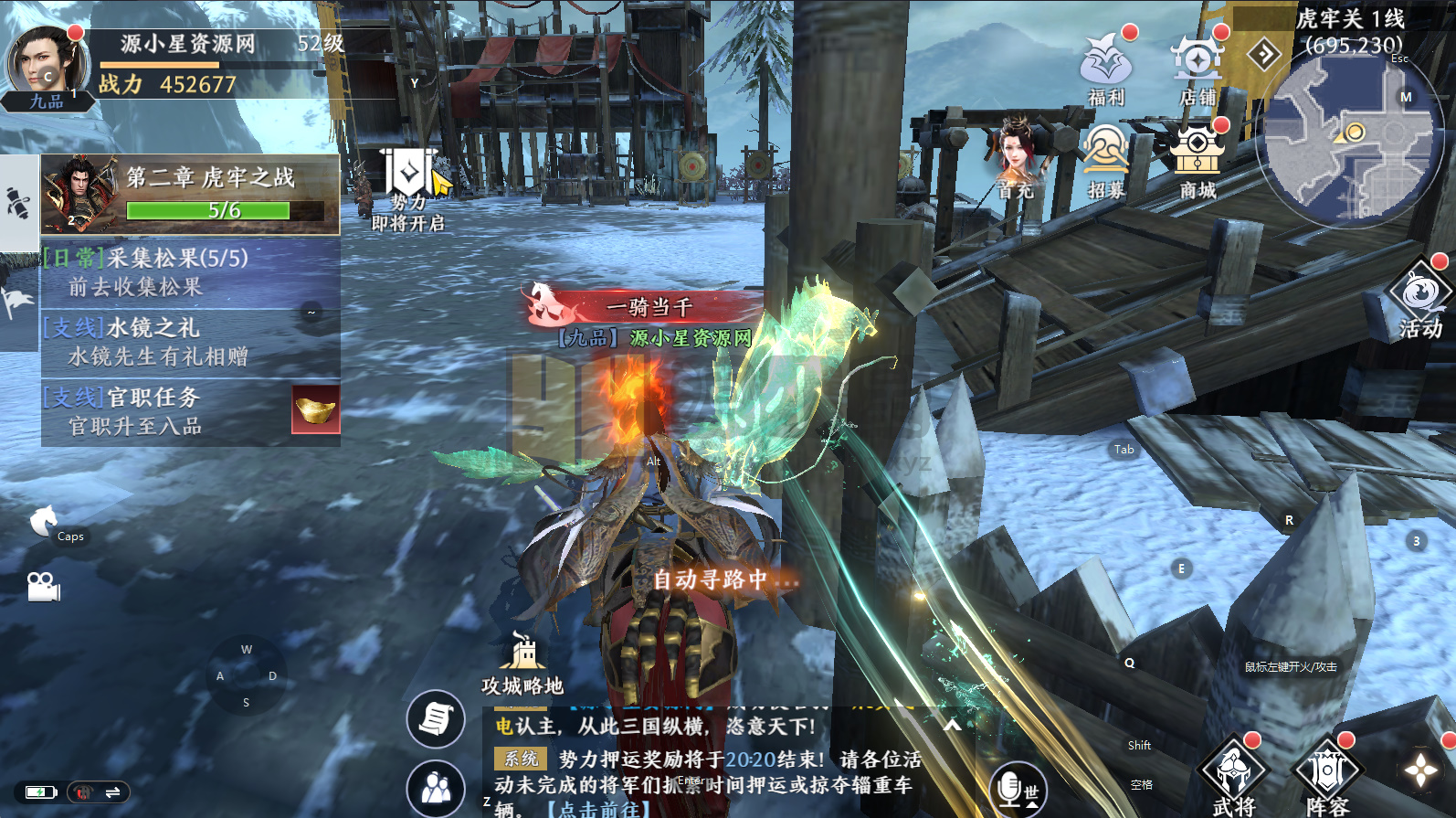Open the 商城 mall
Image resolution: width=1456 pixels, height=818 pixels.
1198,157
